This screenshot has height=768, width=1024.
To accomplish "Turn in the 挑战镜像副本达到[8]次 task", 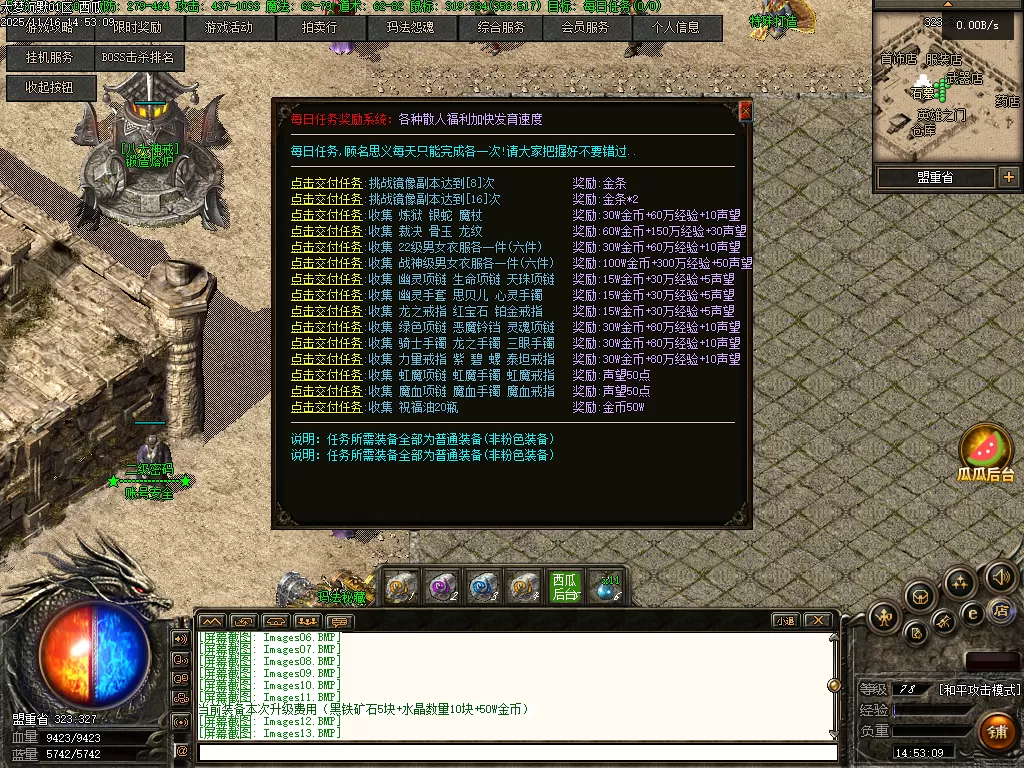I will (x=327, y=183).
